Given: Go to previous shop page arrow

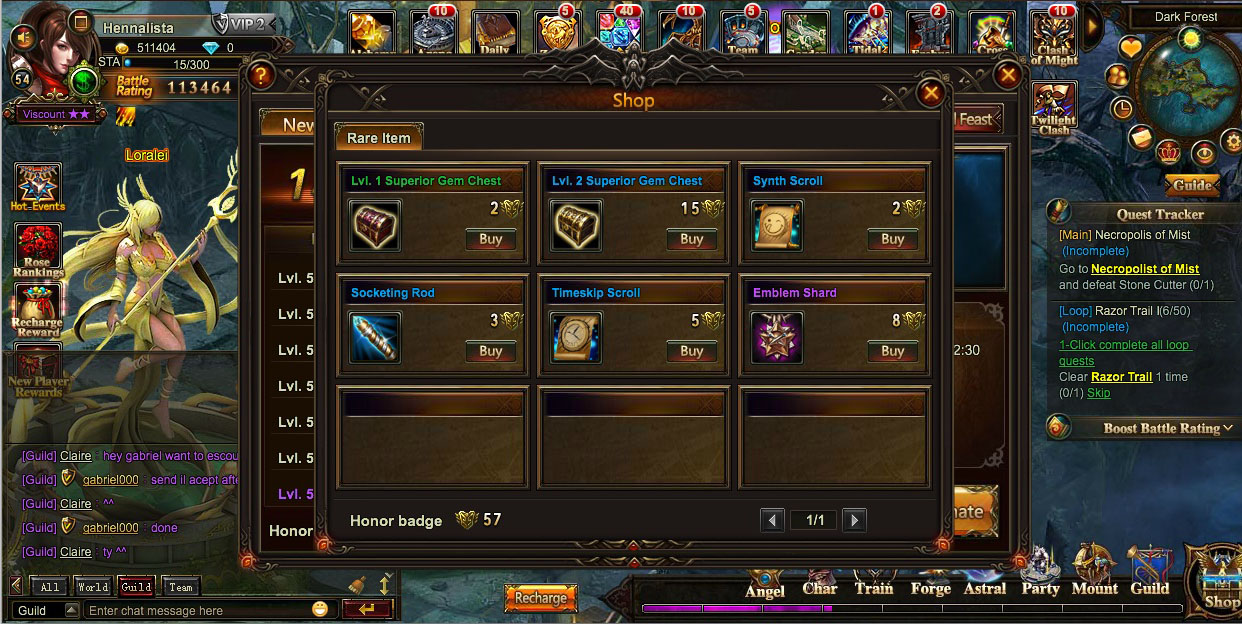Looking at the screenshot, I should 772,520.
